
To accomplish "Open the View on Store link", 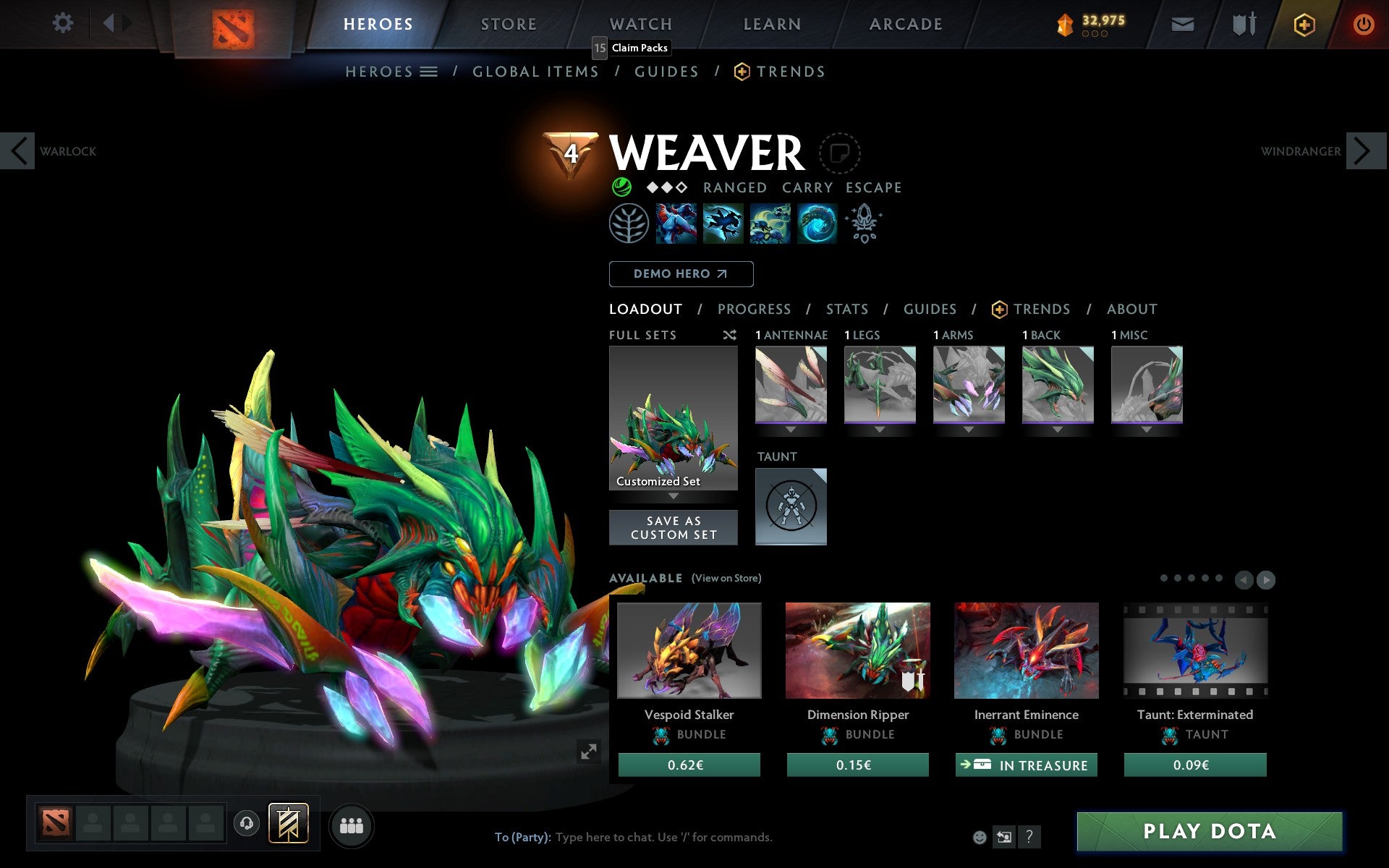I will coord(726,578).
